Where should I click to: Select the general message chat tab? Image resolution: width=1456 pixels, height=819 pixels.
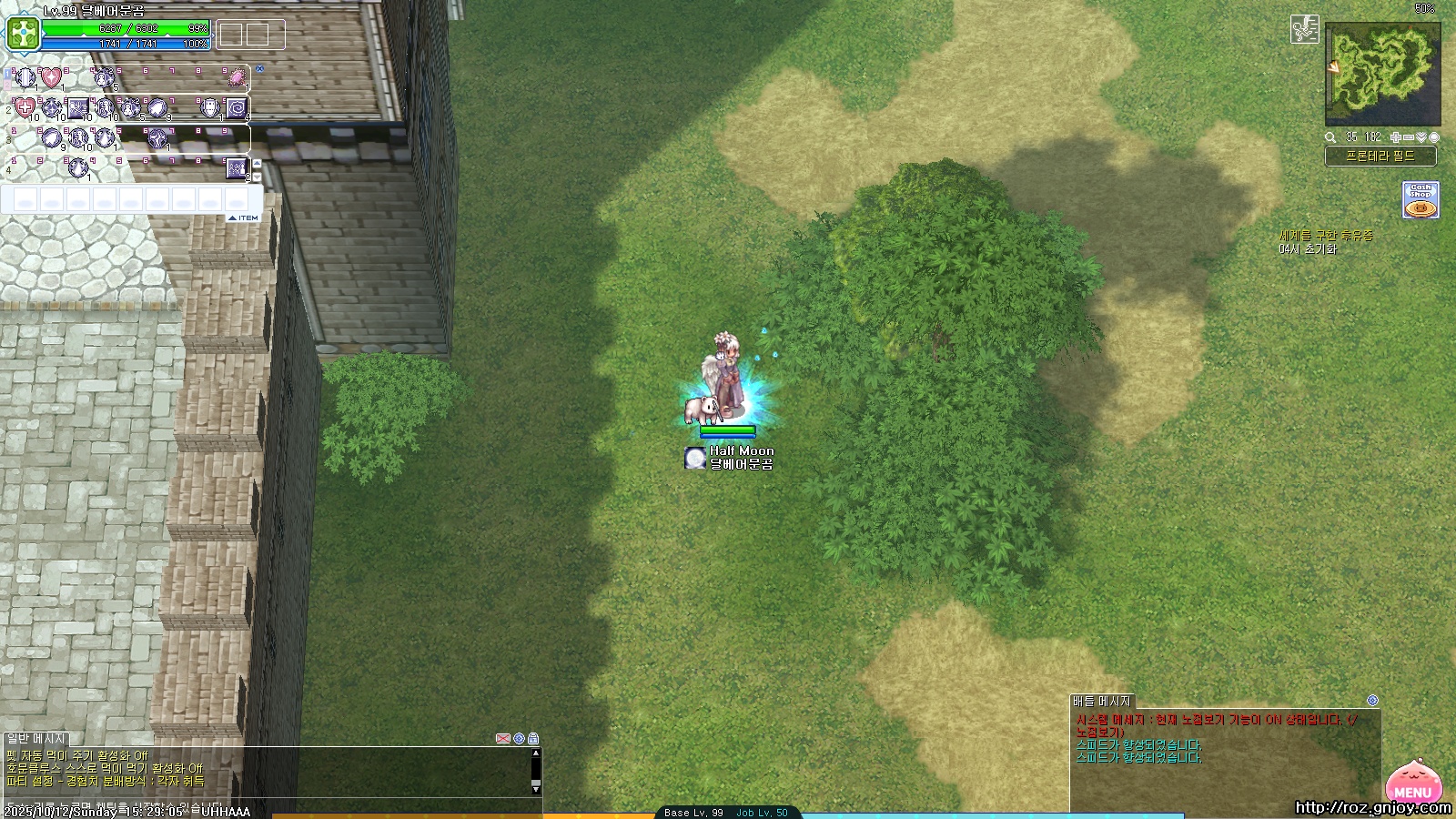pyautogui.click(x=36, y=738)
